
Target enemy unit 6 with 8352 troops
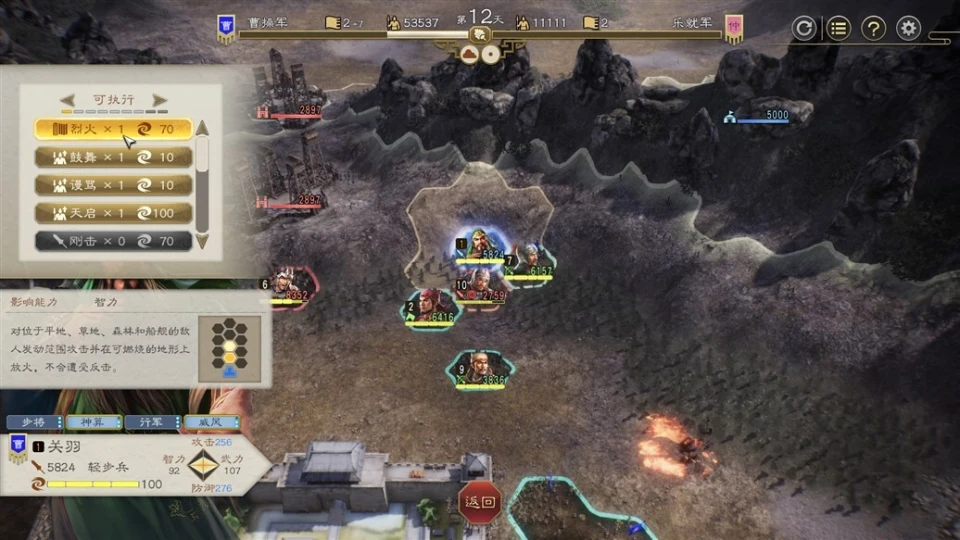tap(287, 287)
